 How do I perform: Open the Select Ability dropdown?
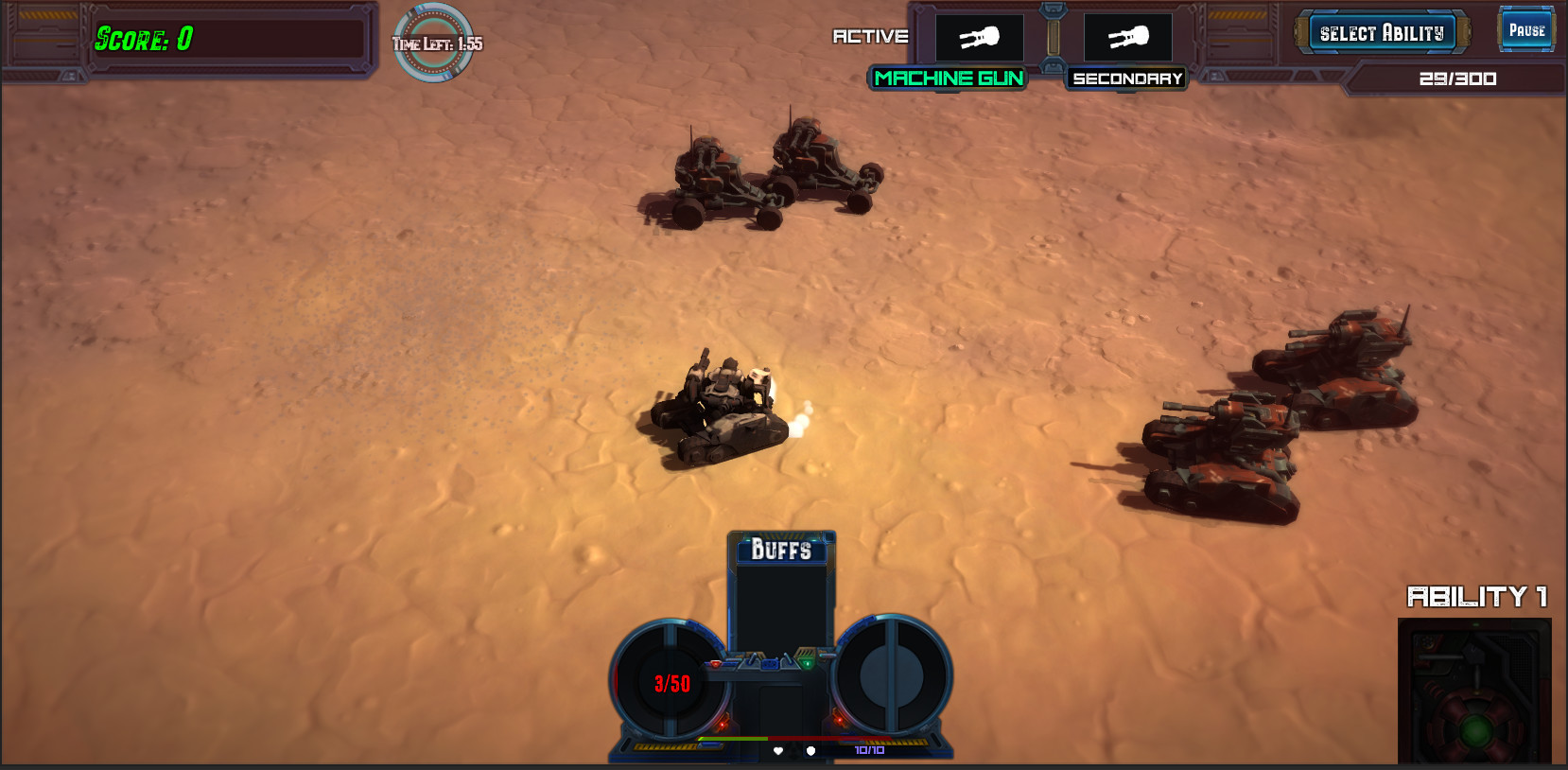(1382, 31)
